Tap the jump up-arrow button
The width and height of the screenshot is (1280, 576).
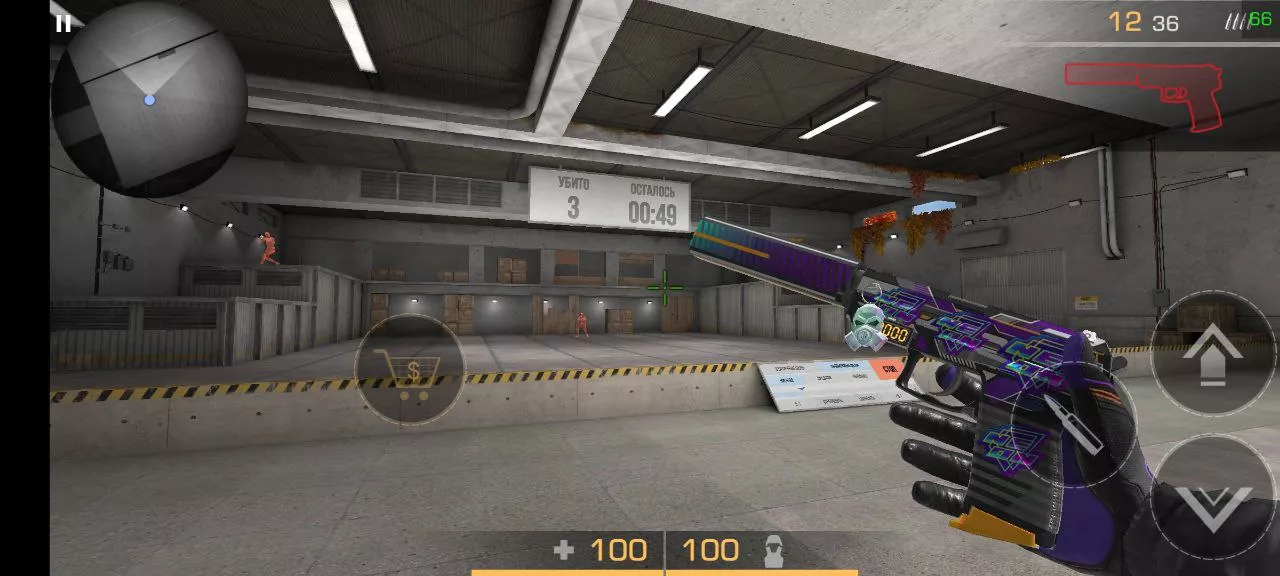pos(1213,353)
